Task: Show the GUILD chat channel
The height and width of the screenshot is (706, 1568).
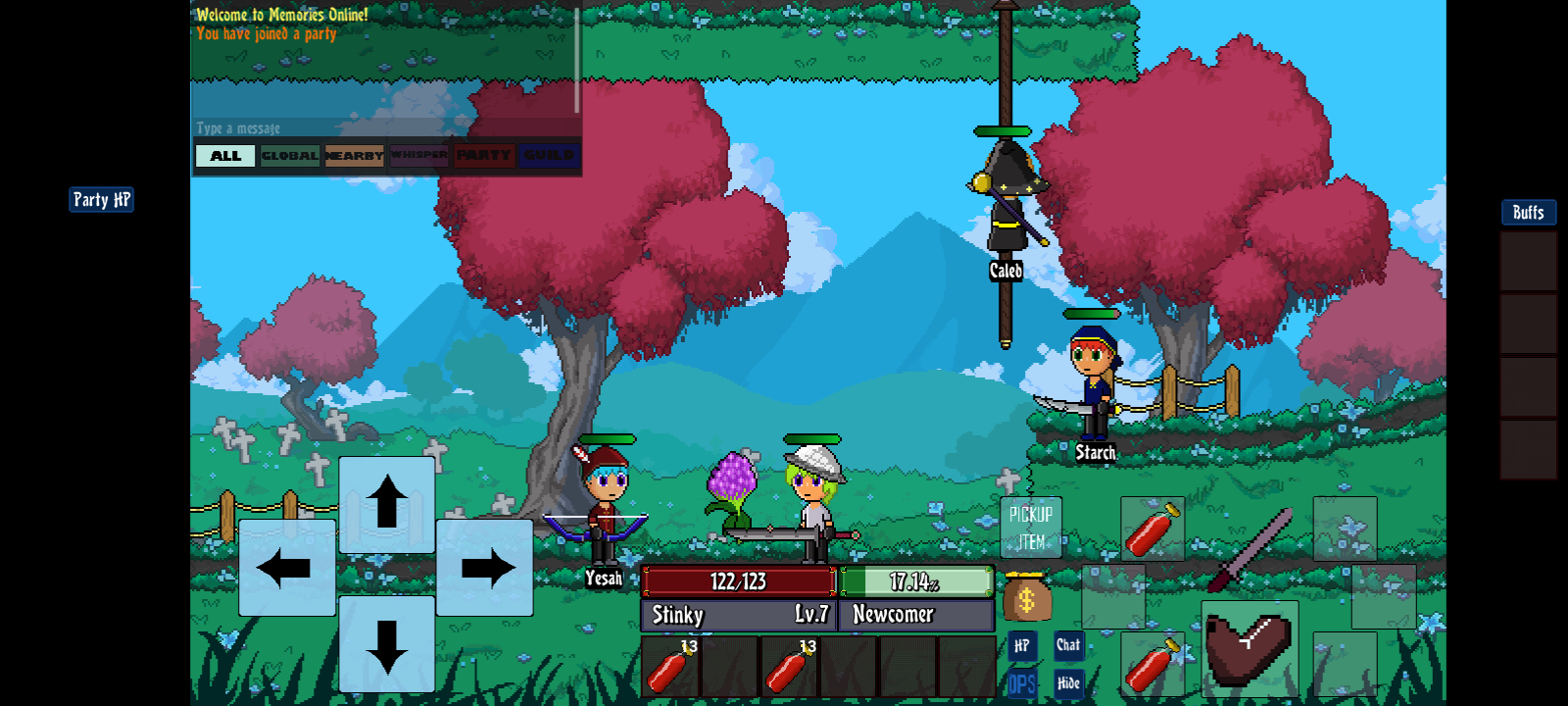Action: point(549,156)
